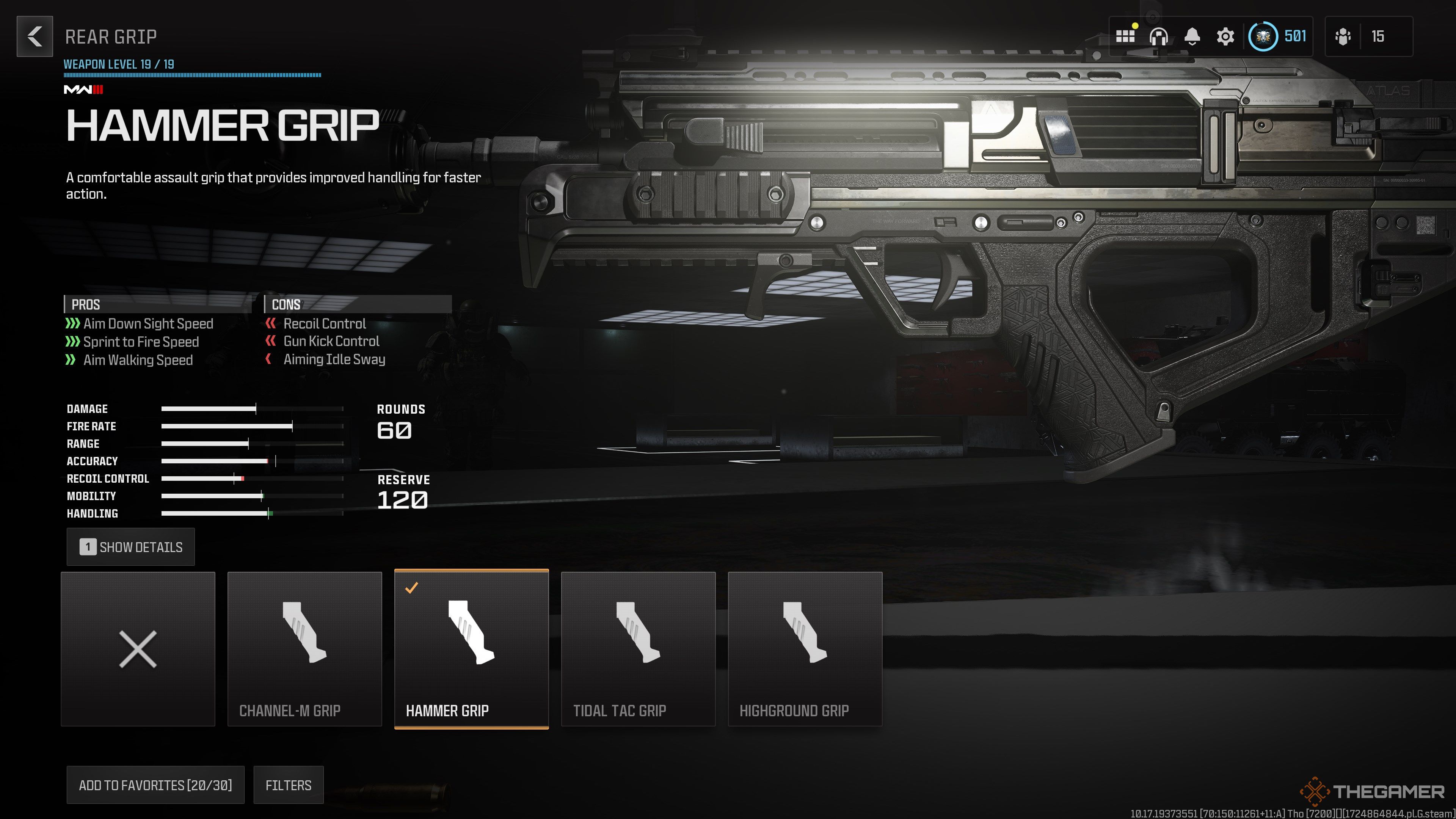The image size is (1456, 819).
Task: Check notifications via the bell icon
Action: (1192, 37)
